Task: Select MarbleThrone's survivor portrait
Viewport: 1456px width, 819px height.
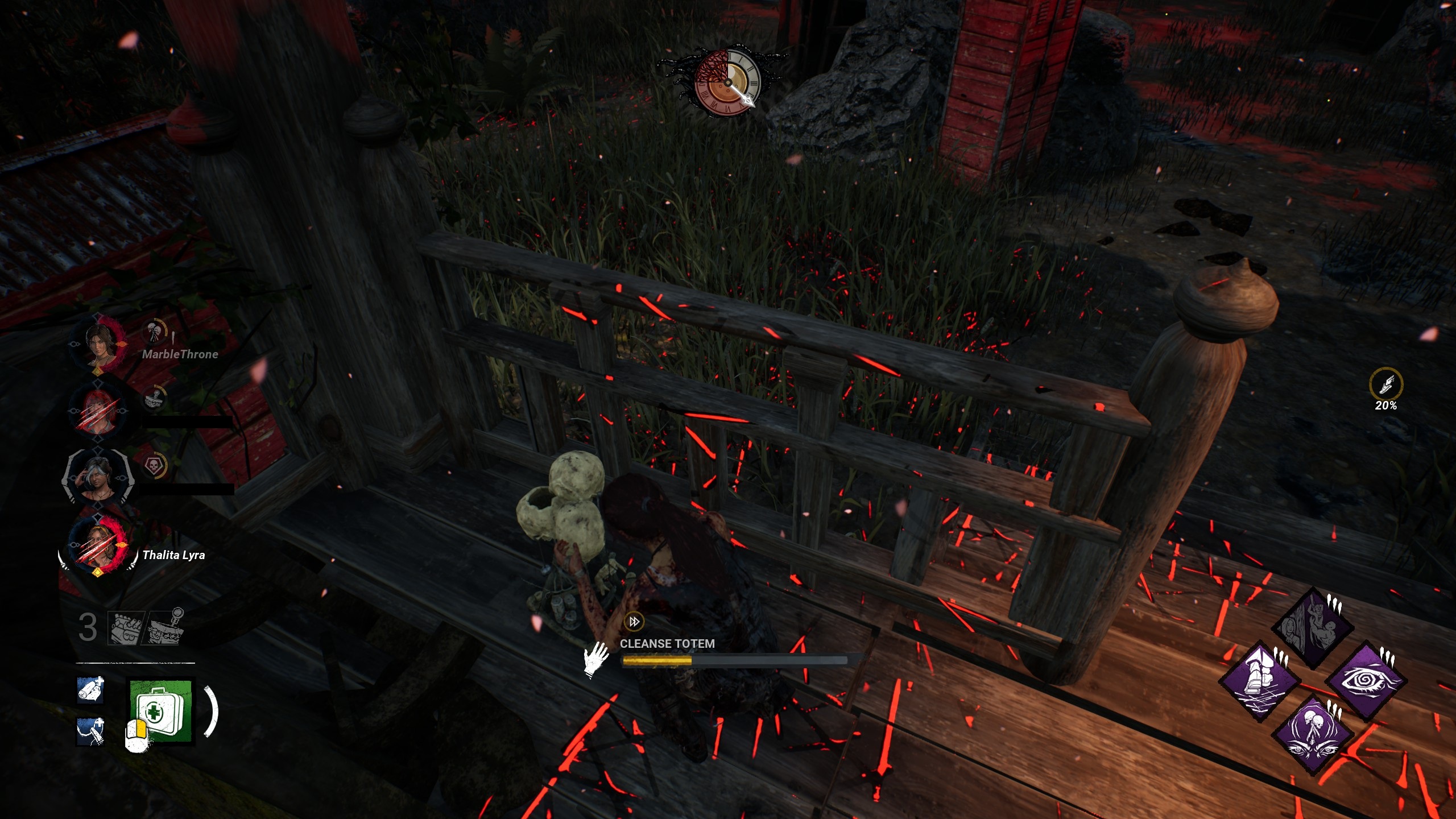Action: 98,344
